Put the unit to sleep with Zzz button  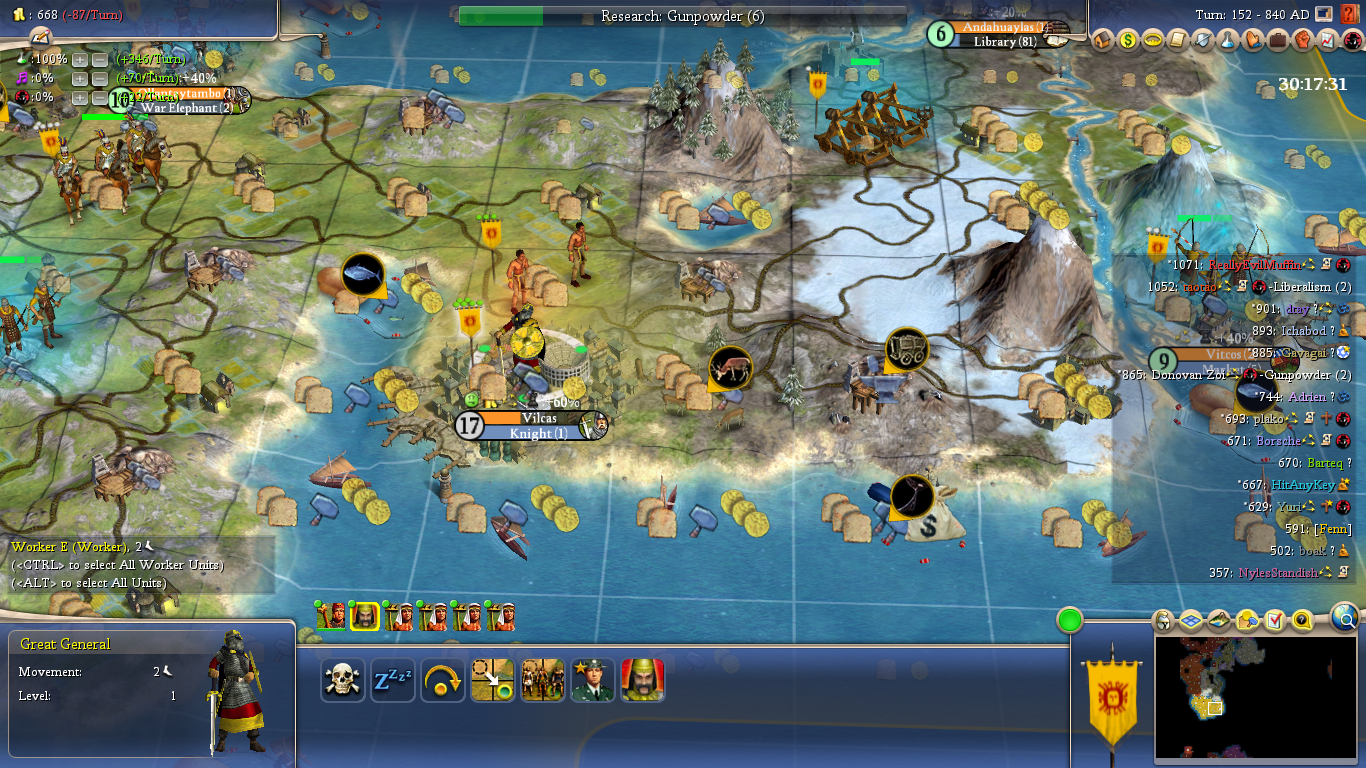point(393,681)
